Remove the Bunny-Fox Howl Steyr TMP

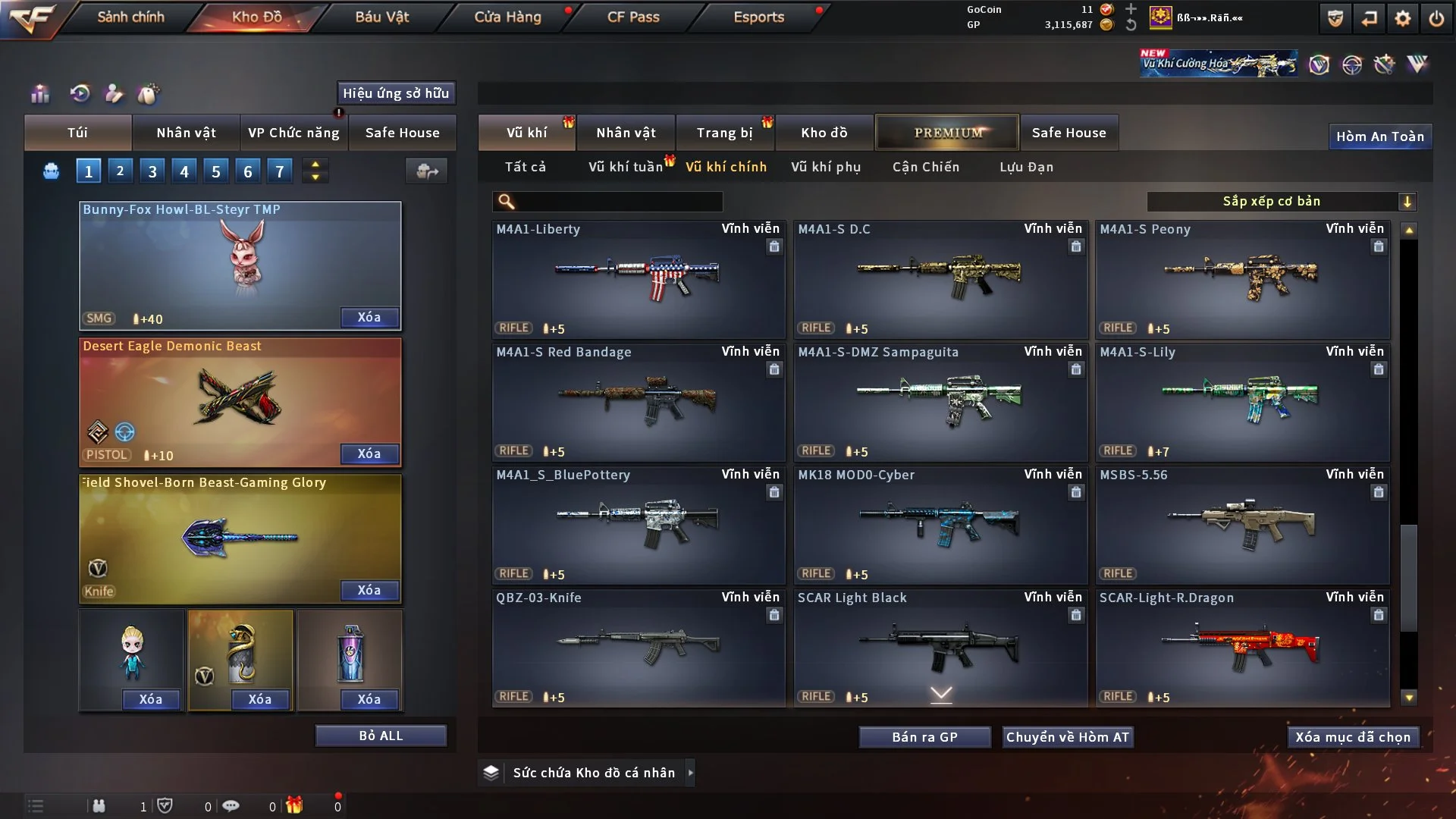coord(369,318)
